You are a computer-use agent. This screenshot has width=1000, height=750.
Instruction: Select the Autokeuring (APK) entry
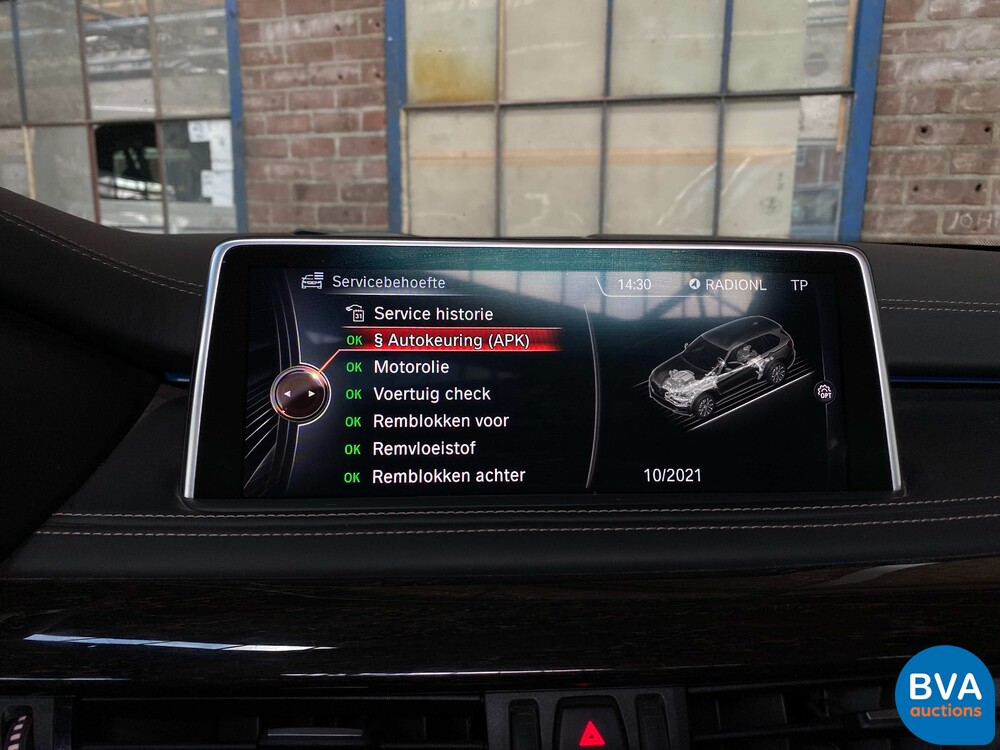(x=451, y=340)
